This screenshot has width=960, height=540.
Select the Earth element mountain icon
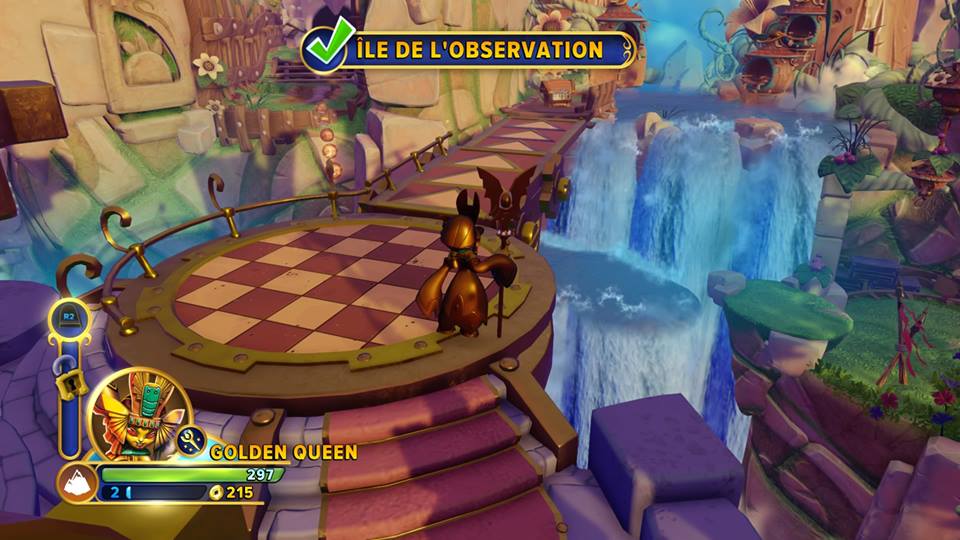click(76, 483)
